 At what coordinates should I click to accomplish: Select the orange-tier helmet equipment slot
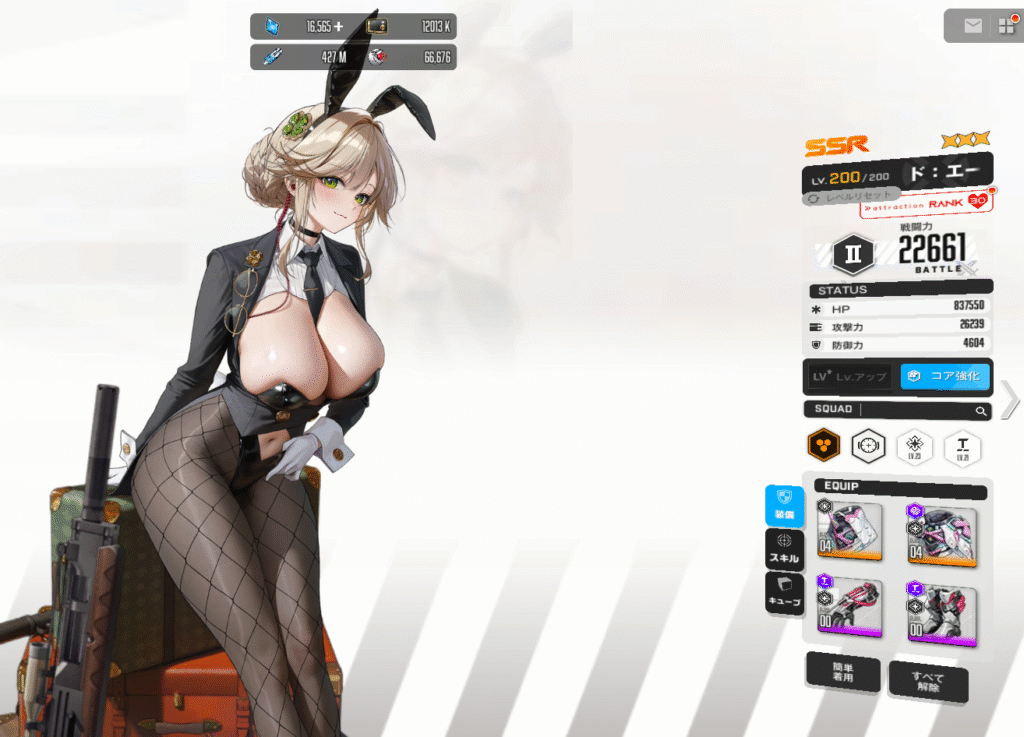tap(849, 530)
